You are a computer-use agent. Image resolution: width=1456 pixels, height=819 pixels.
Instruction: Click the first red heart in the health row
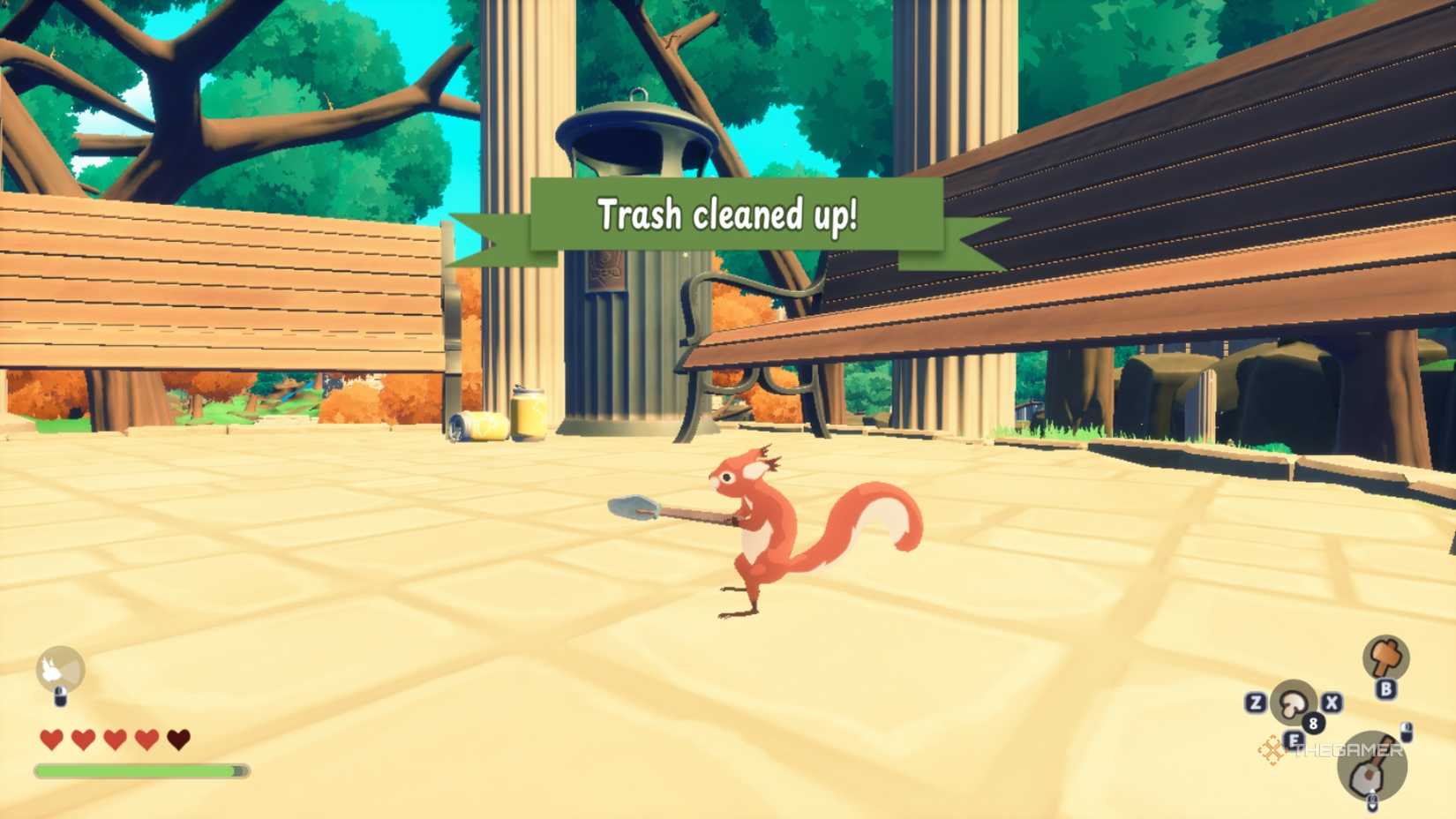(x=51, y=740)
